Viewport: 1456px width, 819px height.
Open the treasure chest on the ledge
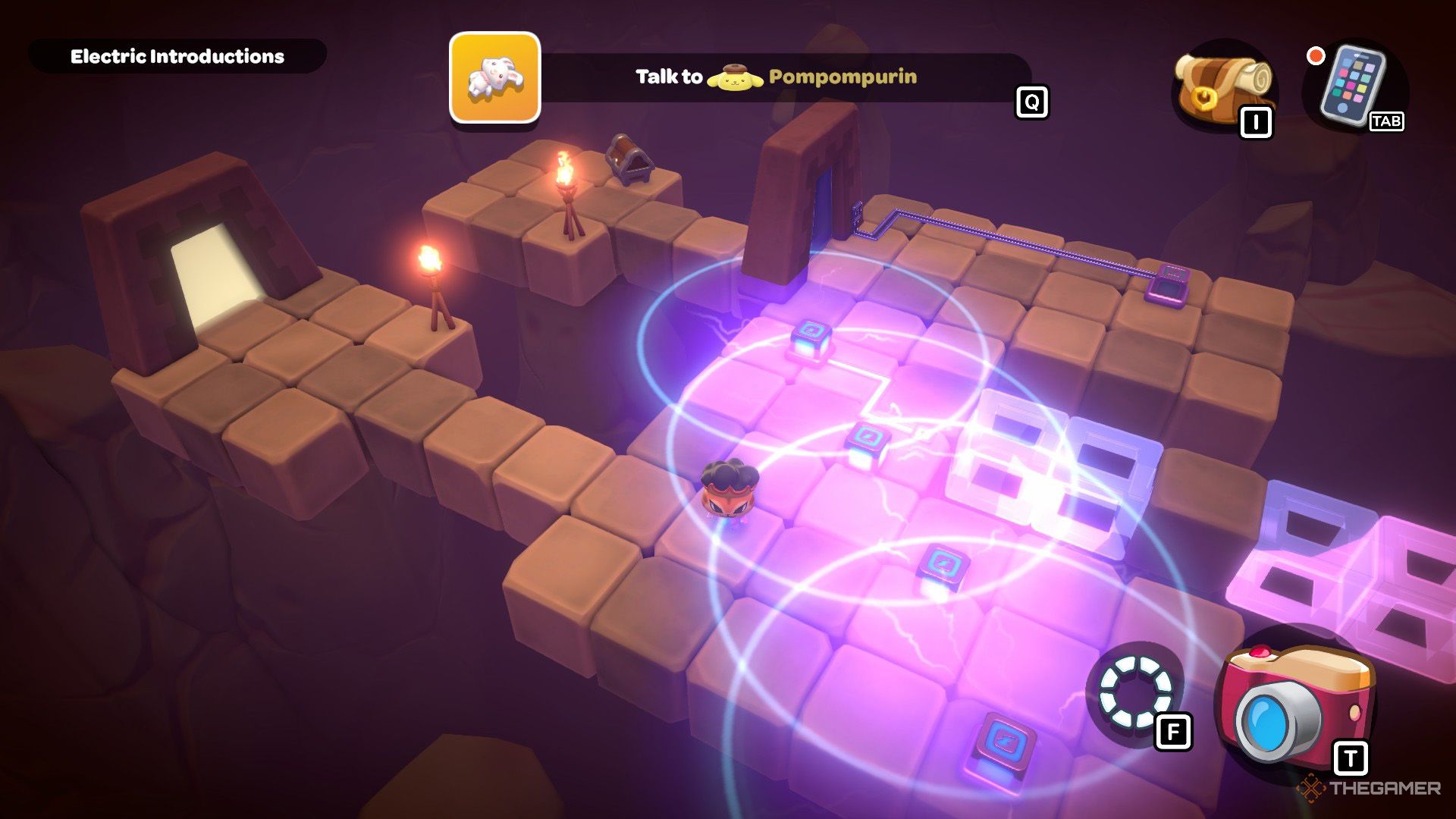coord(630,162)
